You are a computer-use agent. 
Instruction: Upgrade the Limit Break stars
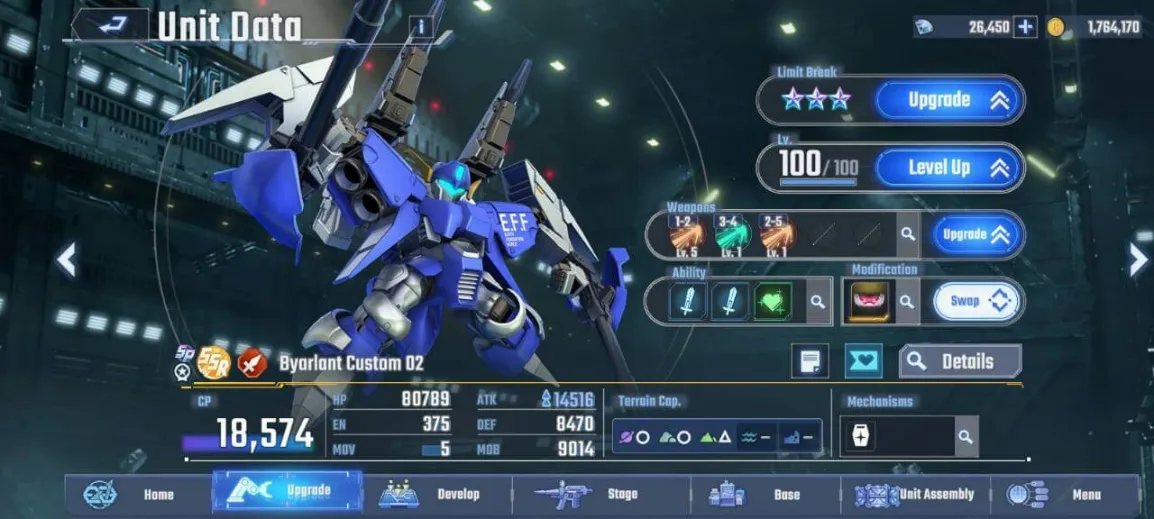(x=947, y=100)
